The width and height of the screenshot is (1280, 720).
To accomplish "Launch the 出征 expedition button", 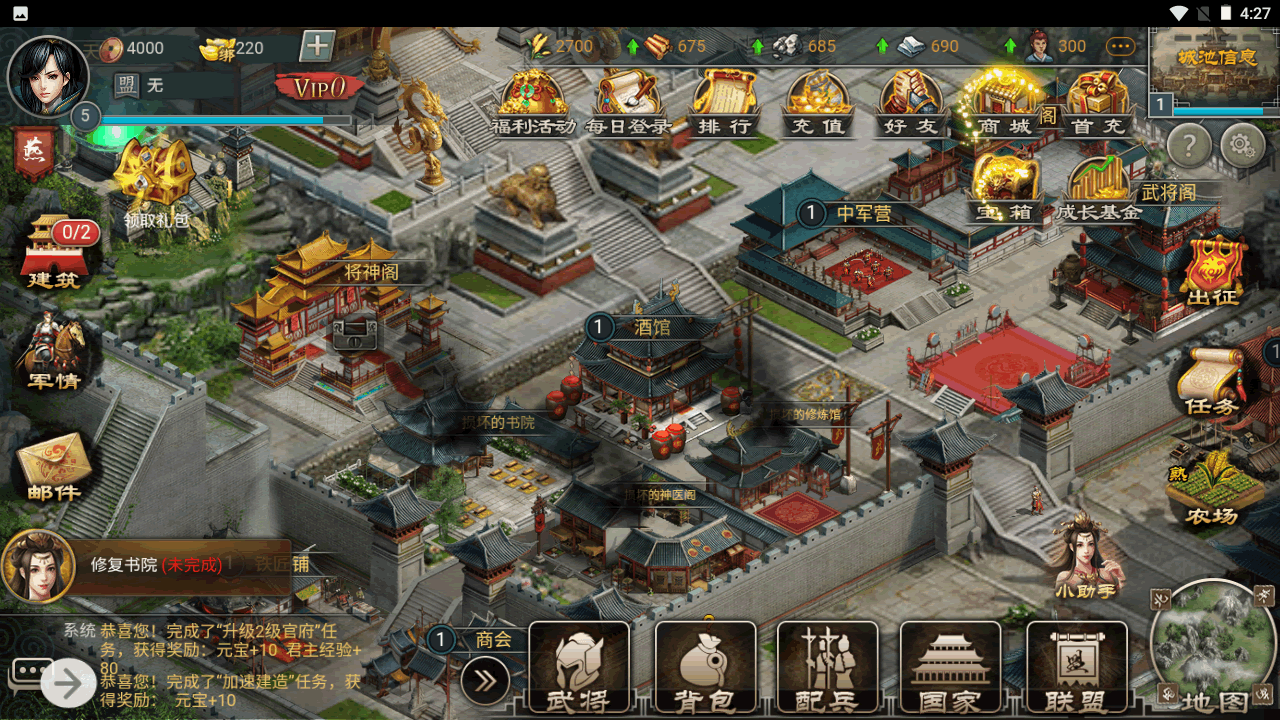I will click(1213, 270).
